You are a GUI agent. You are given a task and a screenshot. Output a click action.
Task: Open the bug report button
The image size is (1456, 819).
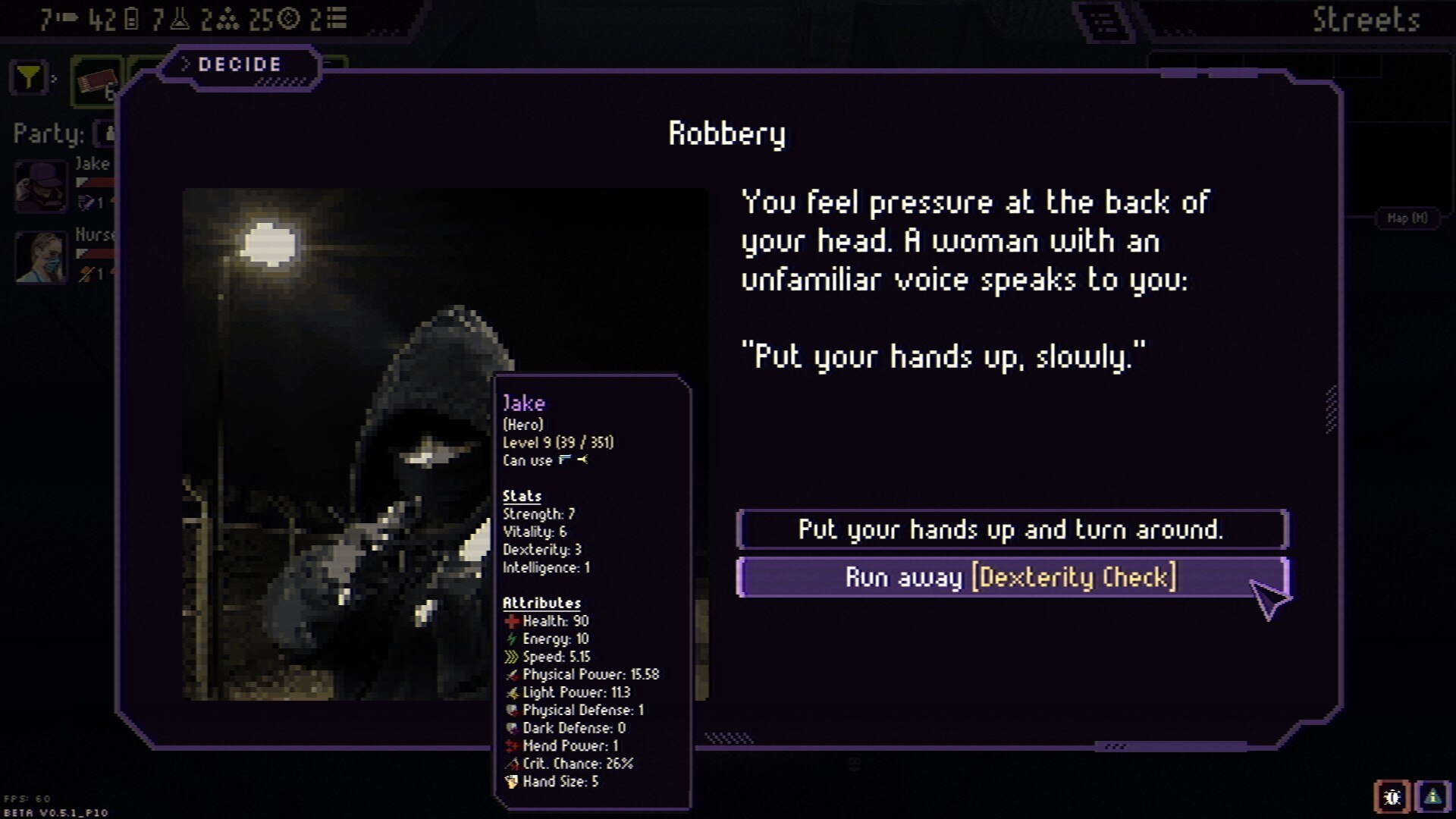click(x=1392, y=797)
